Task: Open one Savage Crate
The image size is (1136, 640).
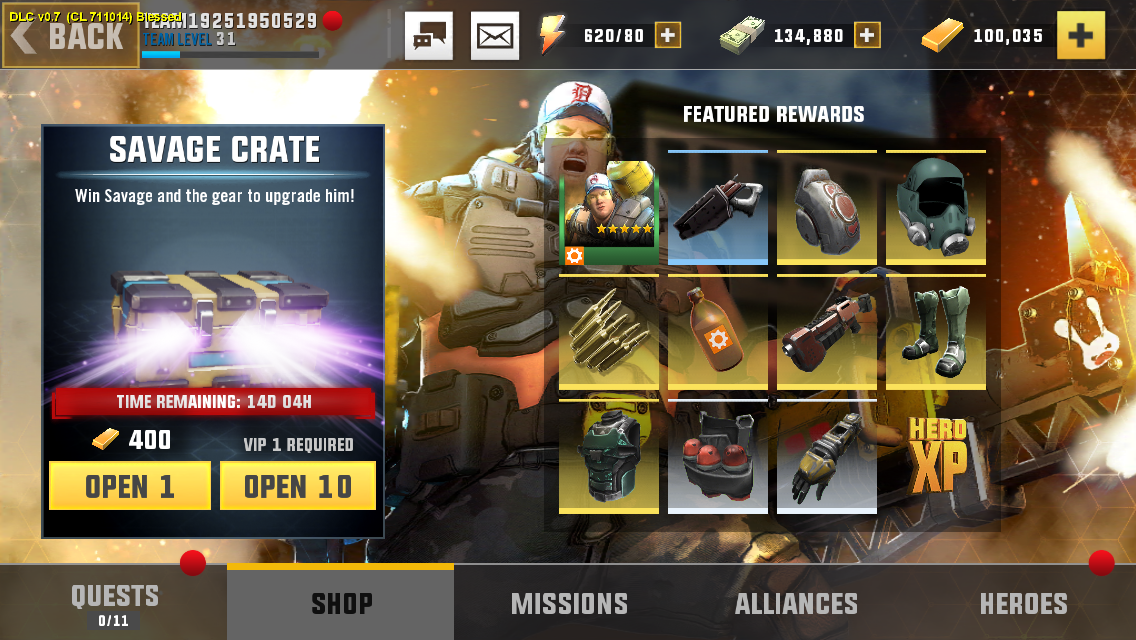Action: pos(130,486)
